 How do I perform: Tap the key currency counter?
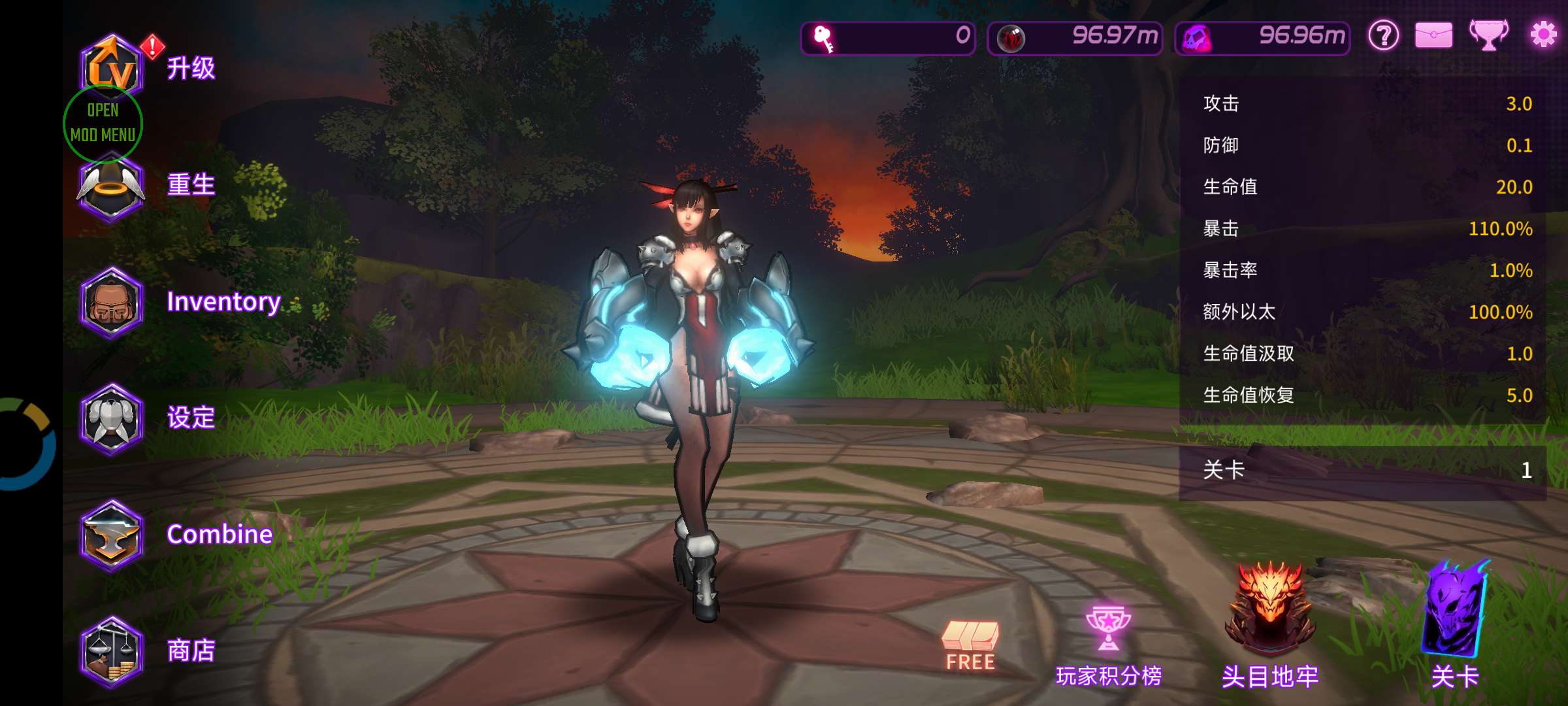(x=888, y=37)
